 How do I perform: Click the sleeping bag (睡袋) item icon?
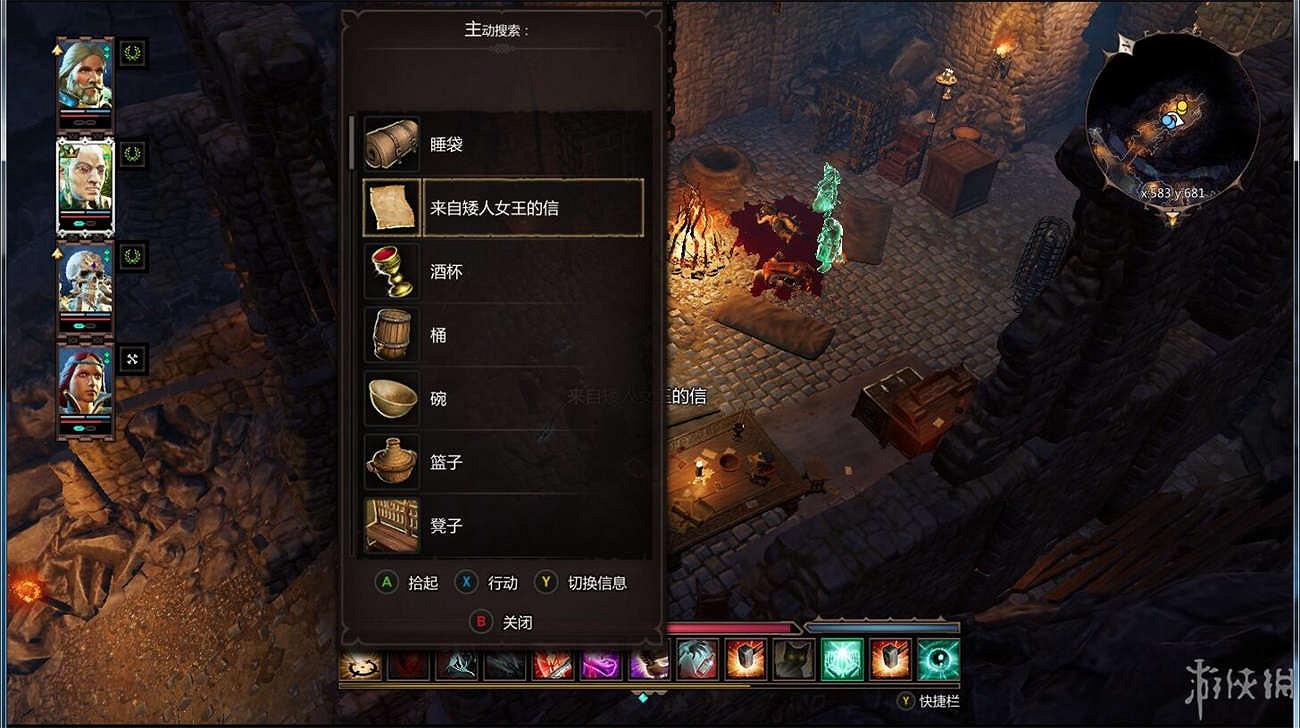click(391, 143)
